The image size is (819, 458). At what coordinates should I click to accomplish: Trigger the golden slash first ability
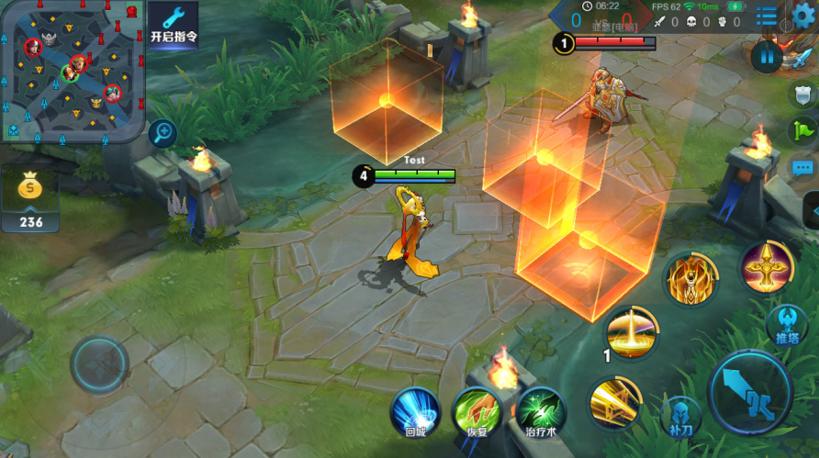[615, 403]
